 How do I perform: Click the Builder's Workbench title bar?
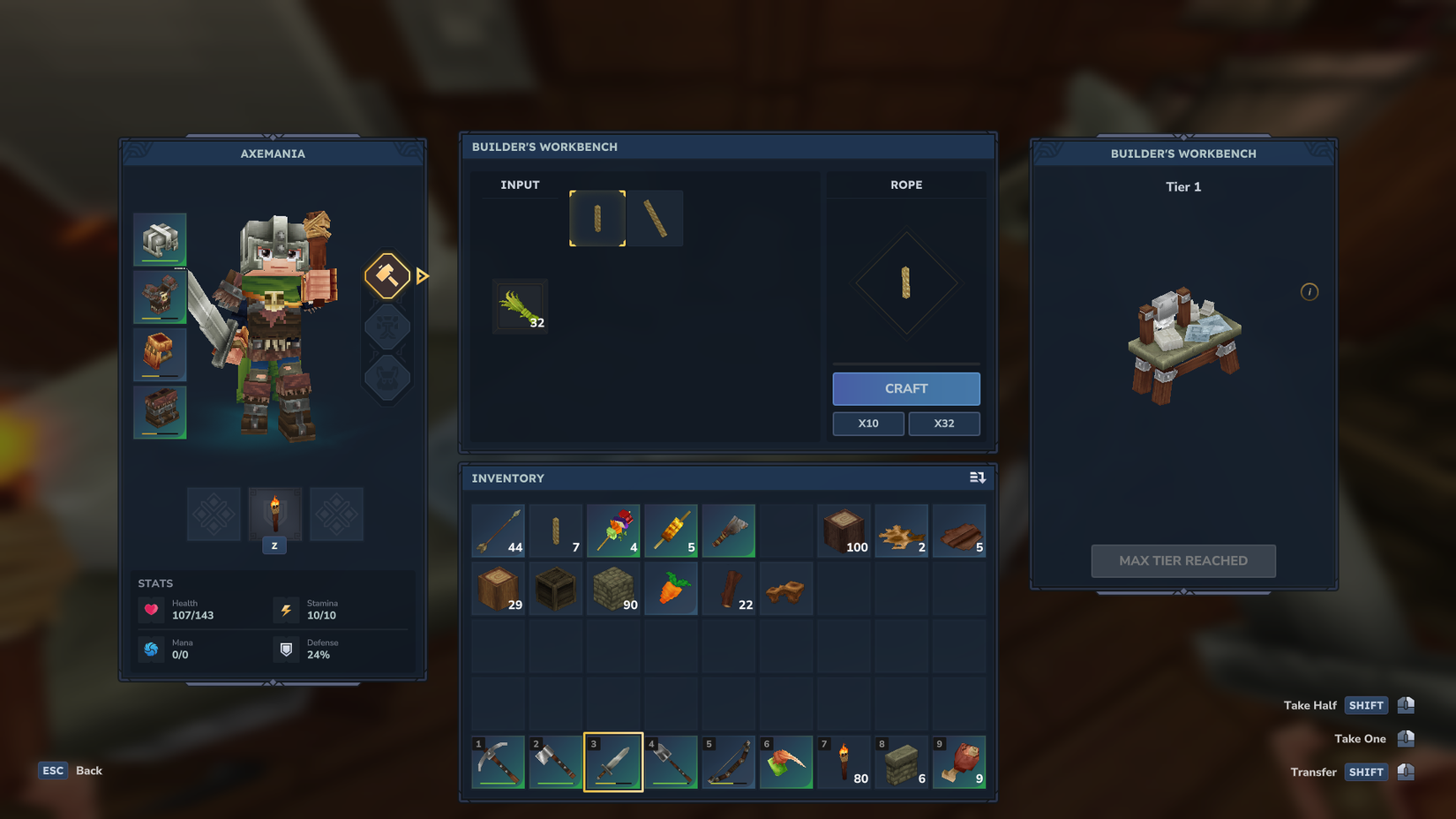click(x=726, y=147)
